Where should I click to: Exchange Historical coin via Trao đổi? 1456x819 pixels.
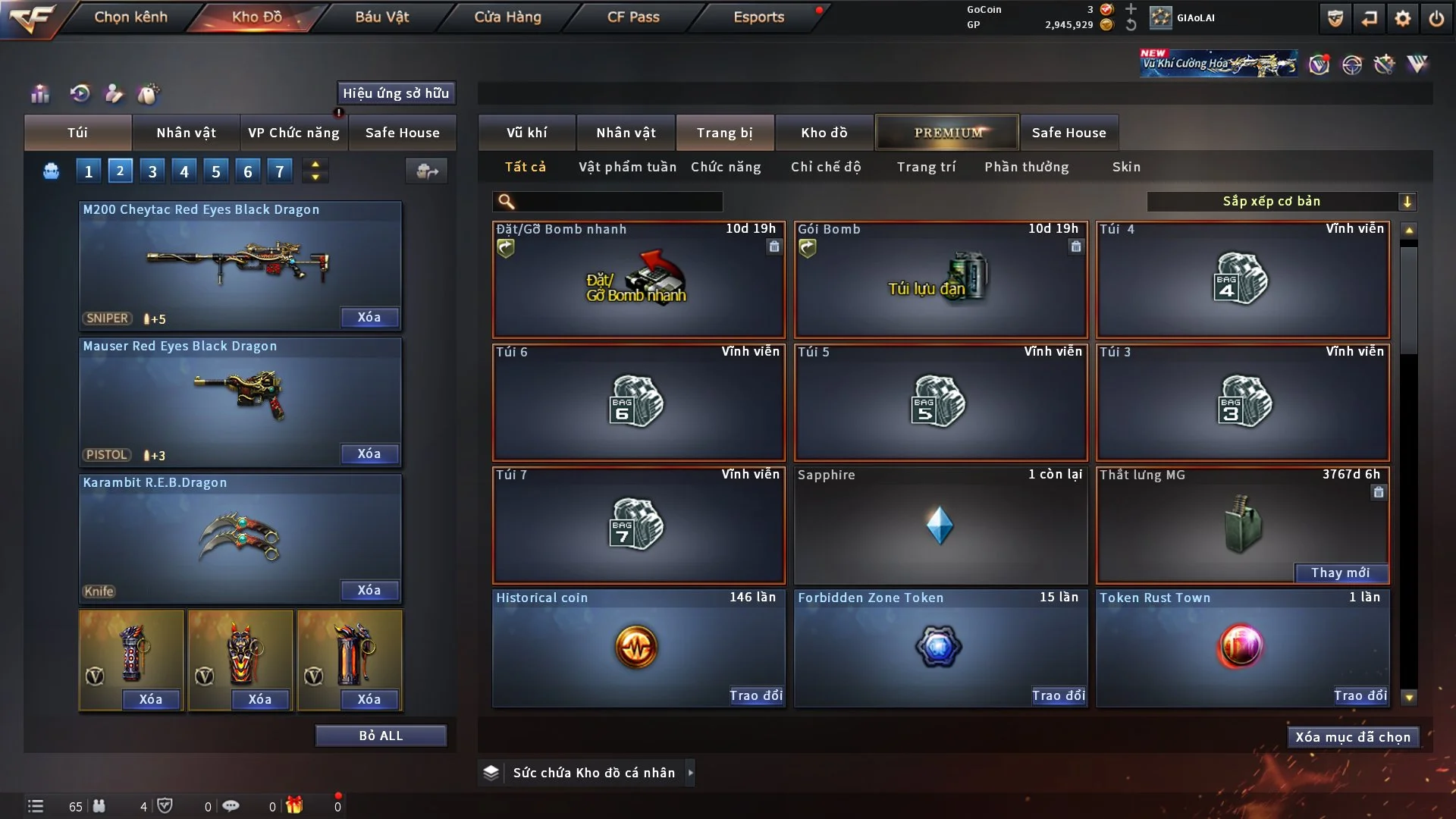755,695
